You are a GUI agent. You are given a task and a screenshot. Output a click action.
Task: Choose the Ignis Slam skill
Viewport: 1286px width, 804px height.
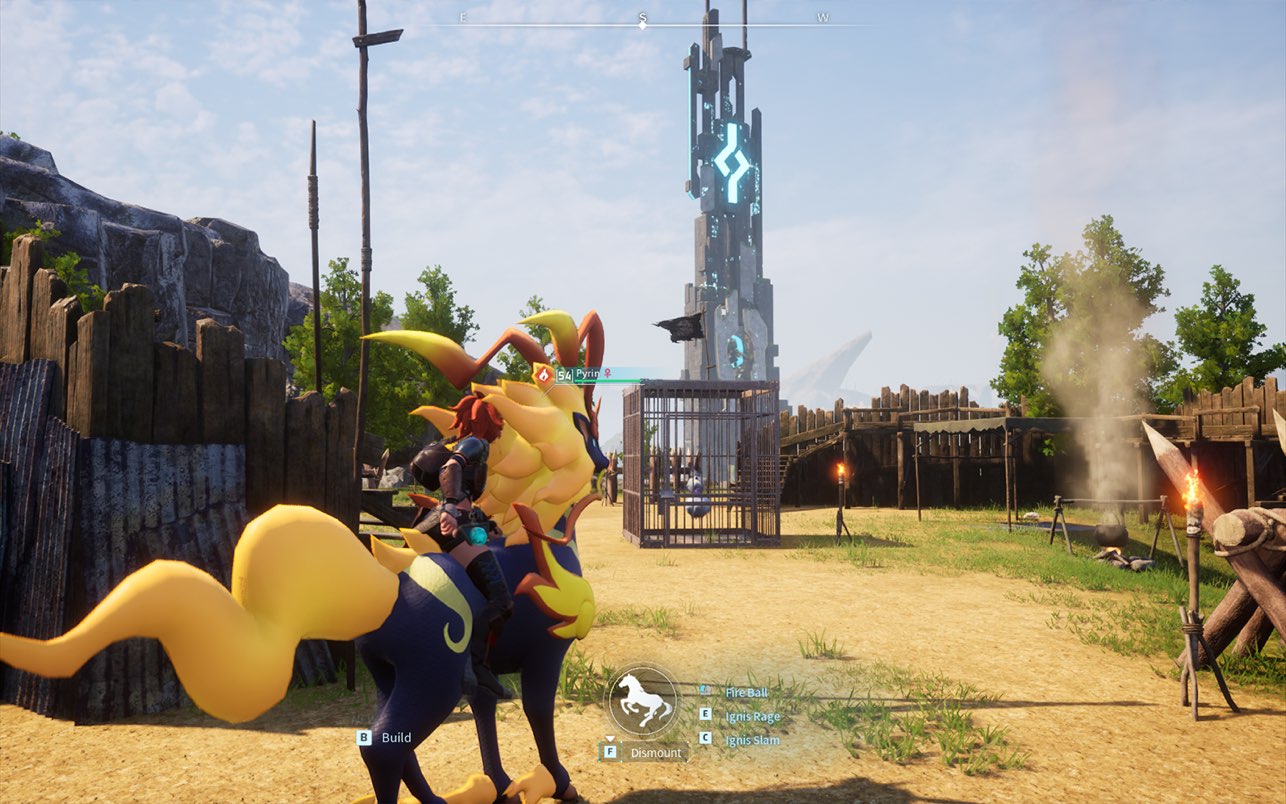(752, 740)
